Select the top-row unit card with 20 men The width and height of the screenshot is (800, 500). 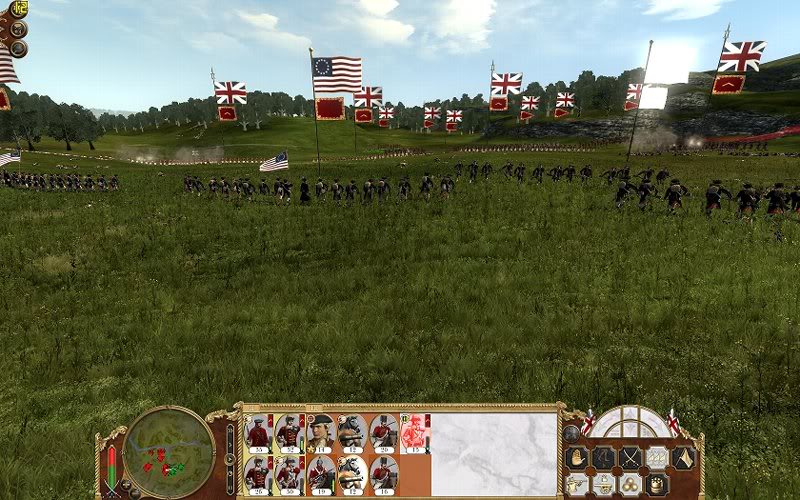383,431
